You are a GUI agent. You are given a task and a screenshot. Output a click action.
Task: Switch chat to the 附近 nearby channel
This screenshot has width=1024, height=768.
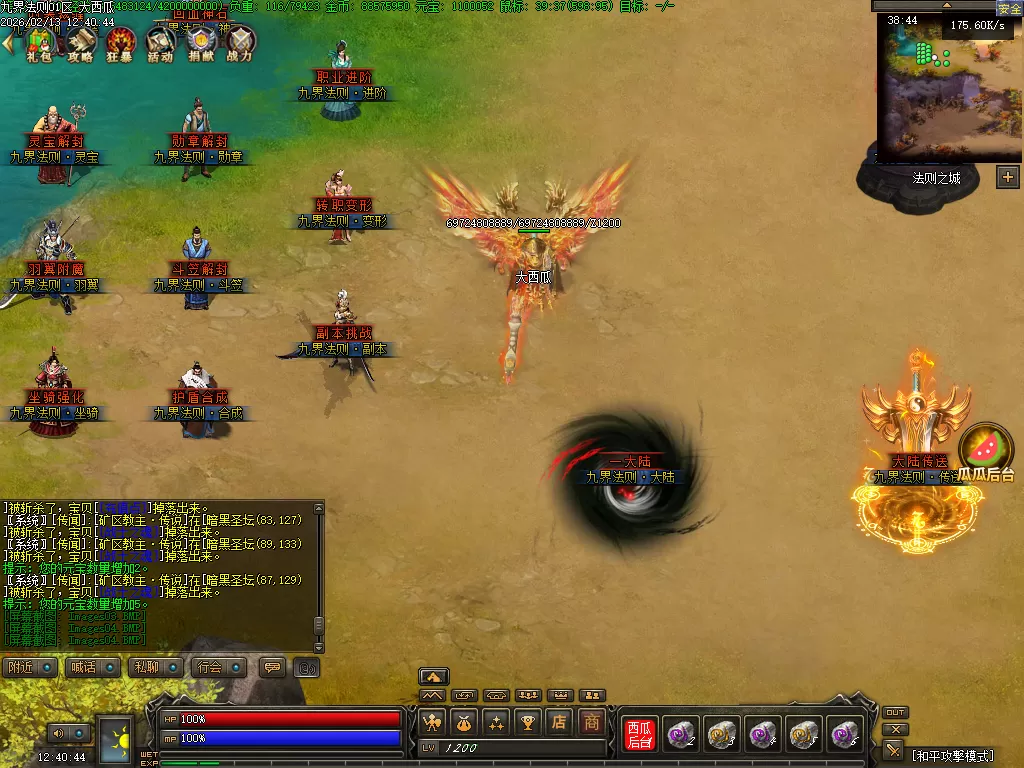point(29,667)
